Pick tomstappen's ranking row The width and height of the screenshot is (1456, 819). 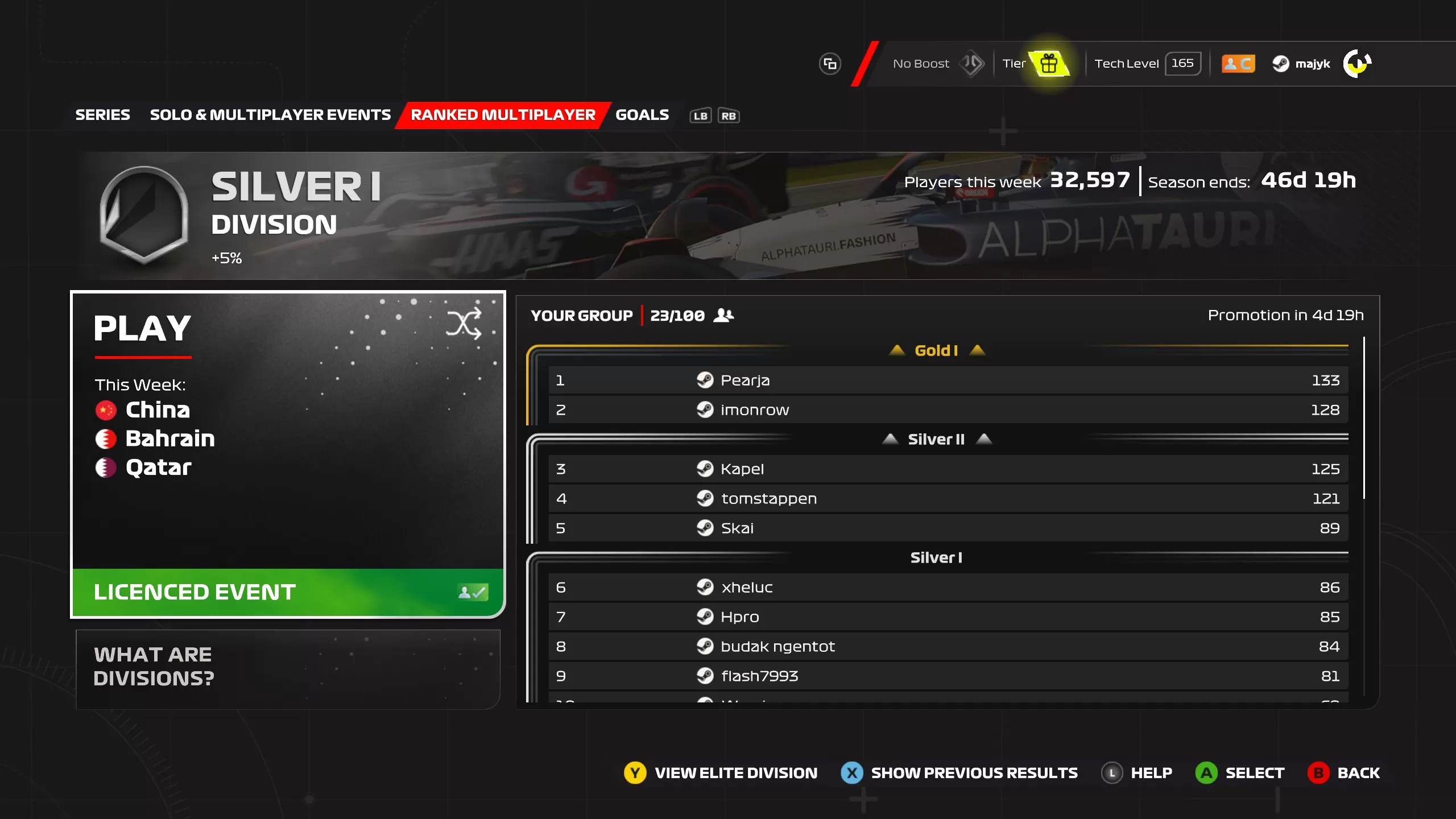click(x=948, y=499)
